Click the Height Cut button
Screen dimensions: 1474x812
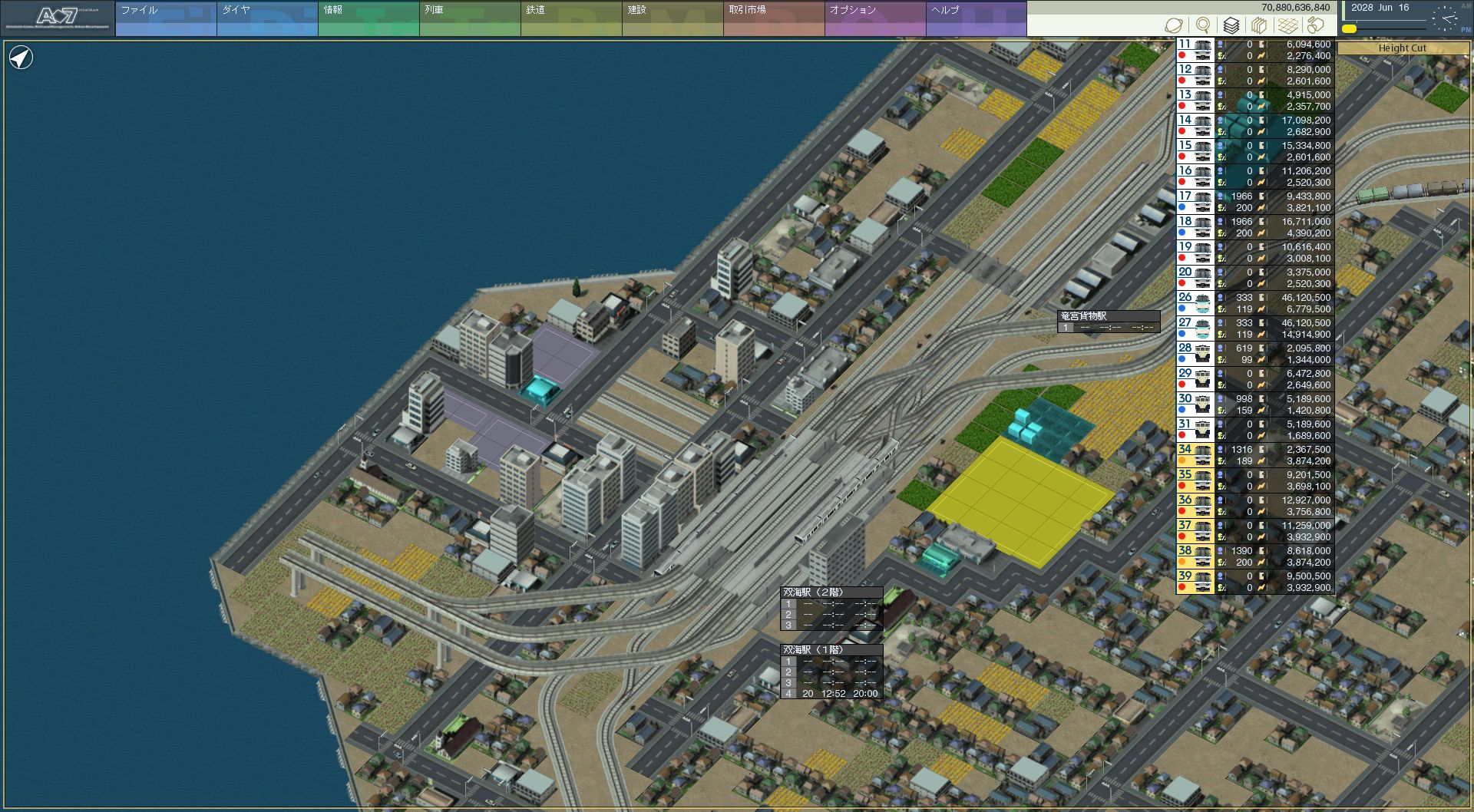click(x=1402, y=48)
